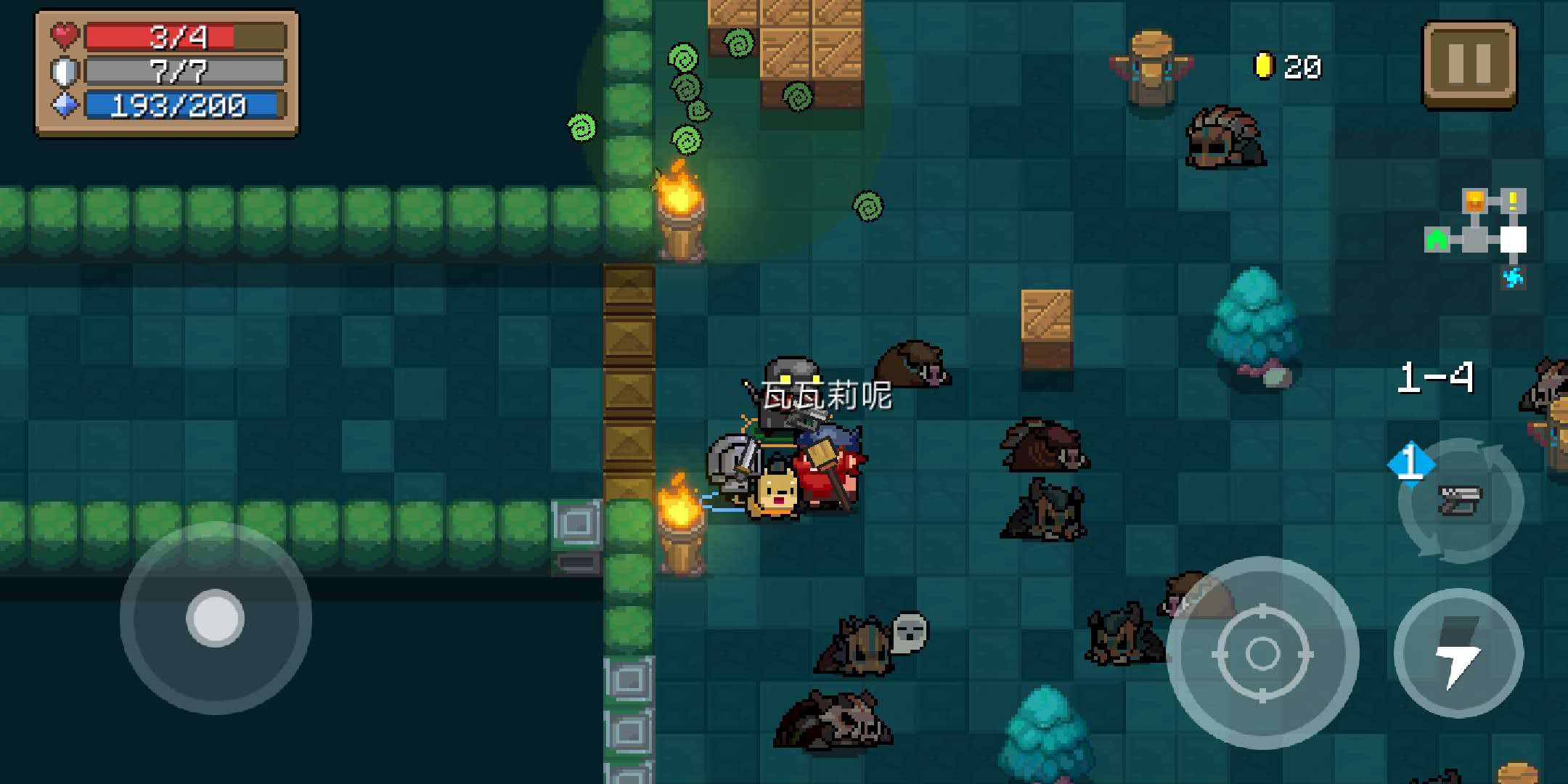This screenshot has width=1568, height=784.
Task: Tap the virtual movement joystick
Action: coord(216,618)
